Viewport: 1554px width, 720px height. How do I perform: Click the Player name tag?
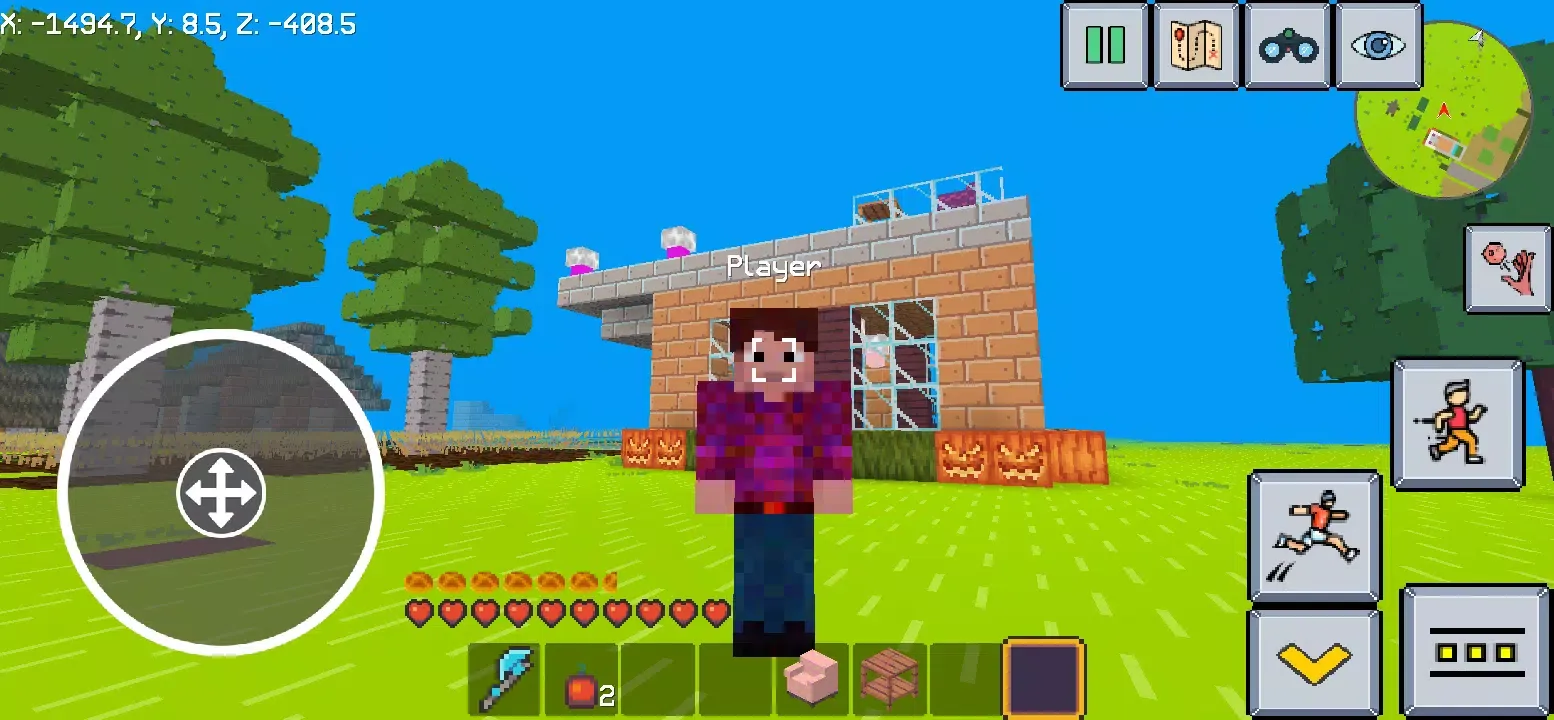coord(775,267)
